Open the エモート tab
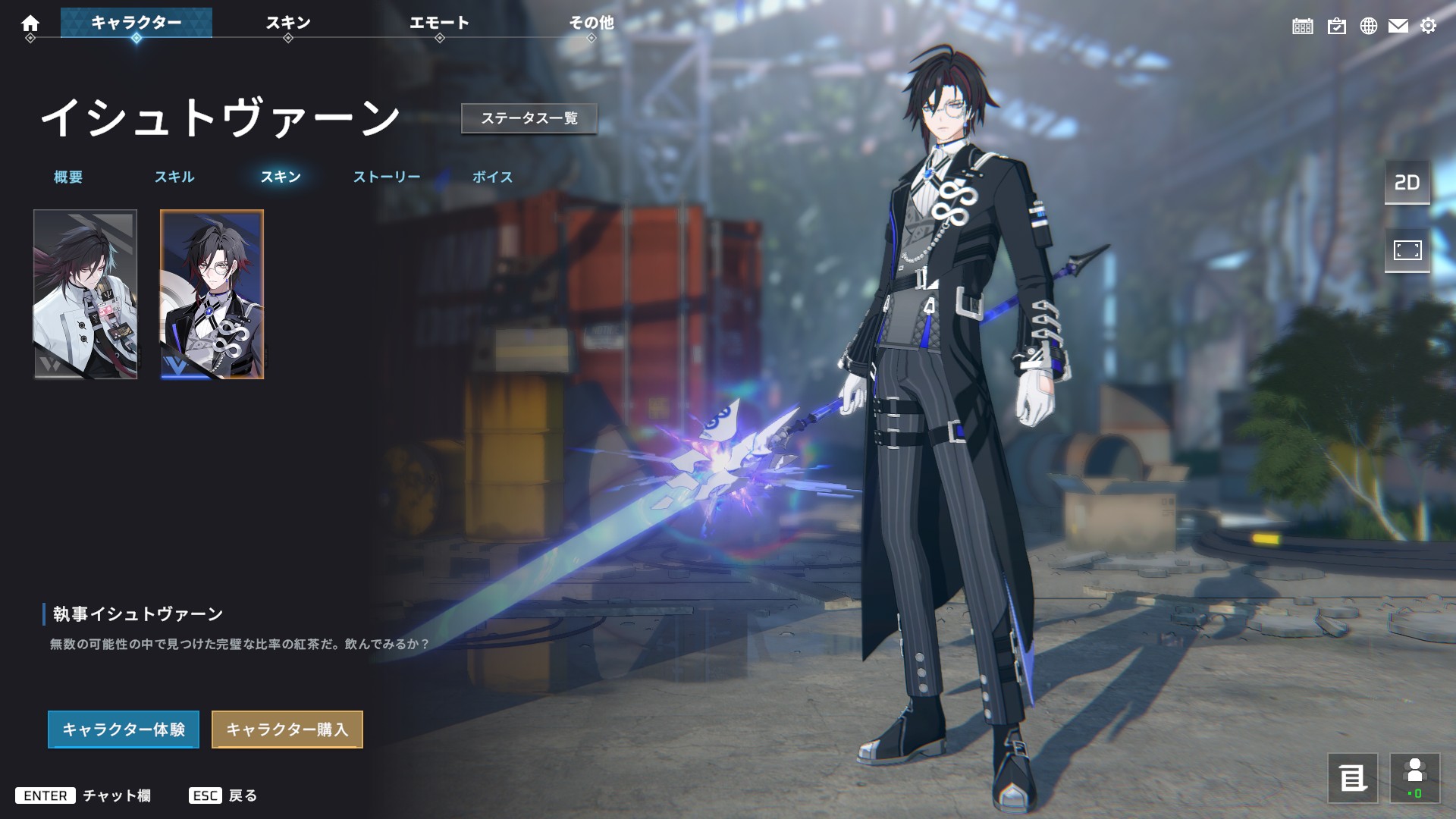The height and width of the screenshot is (819, 1456). 439,23
